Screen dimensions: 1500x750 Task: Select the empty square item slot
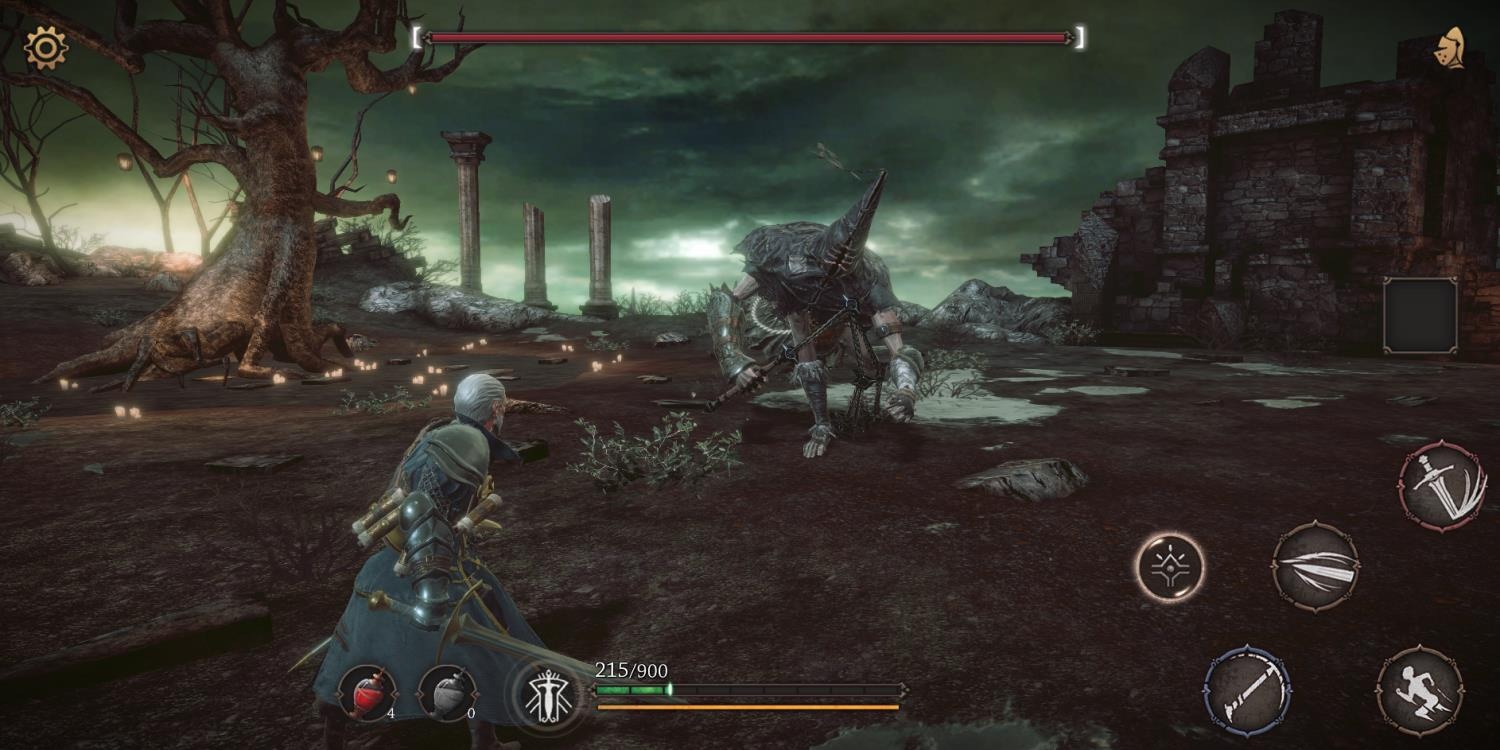pos(1420,316)
